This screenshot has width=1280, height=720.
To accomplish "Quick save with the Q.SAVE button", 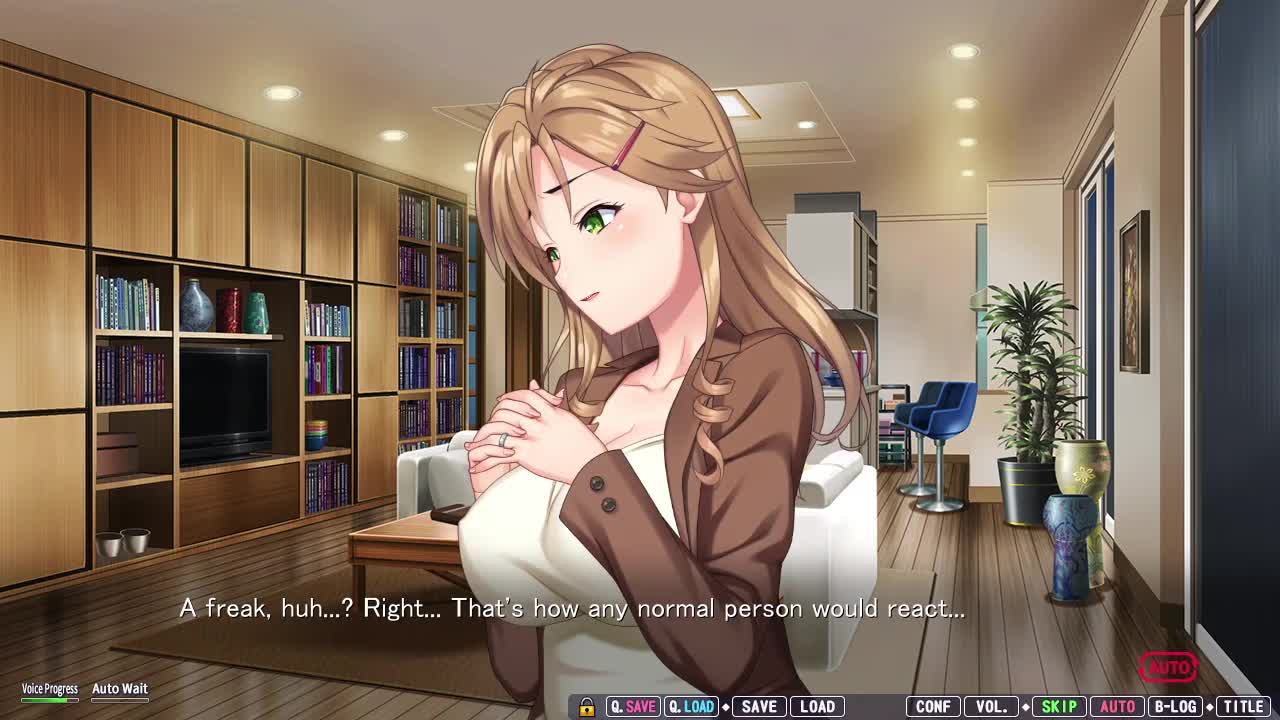I will click(633, 707).
